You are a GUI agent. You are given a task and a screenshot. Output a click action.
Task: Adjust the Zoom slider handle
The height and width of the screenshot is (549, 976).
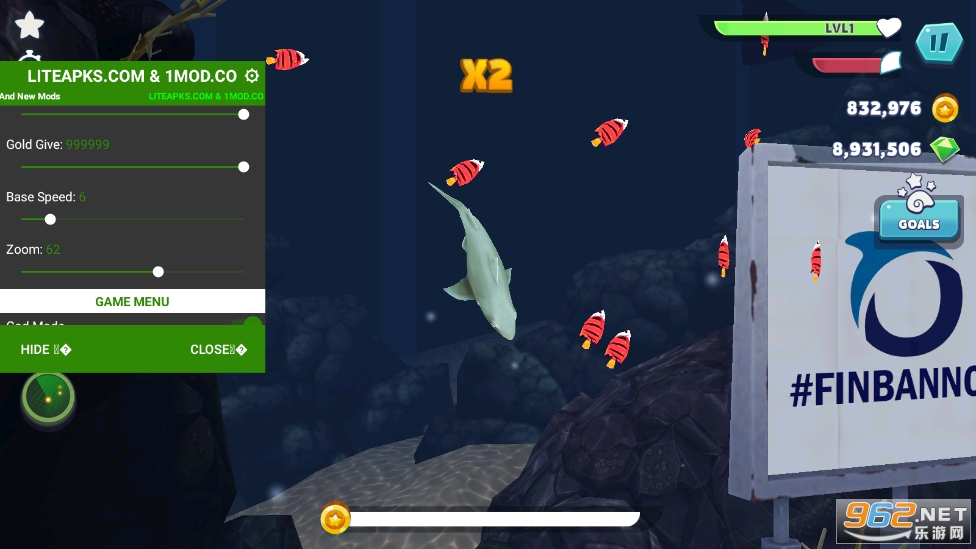(158, 271)
